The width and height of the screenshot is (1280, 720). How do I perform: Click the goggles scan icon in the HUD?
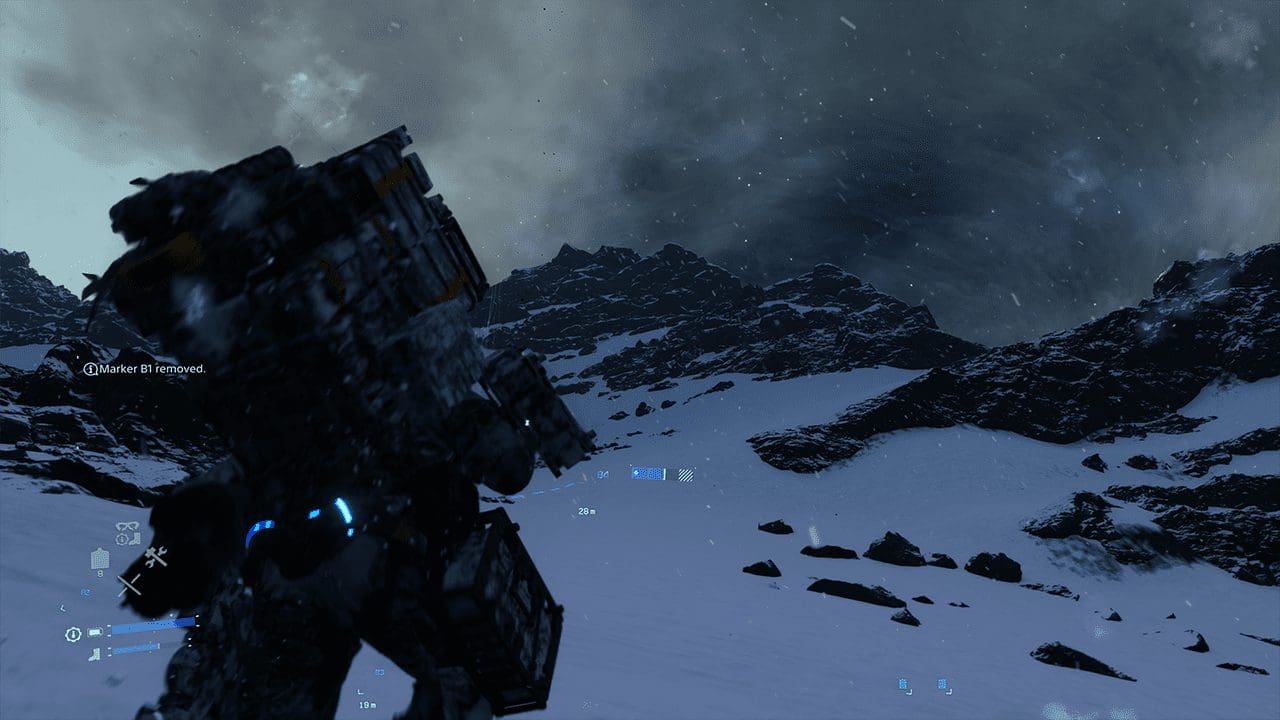(127, 526)
